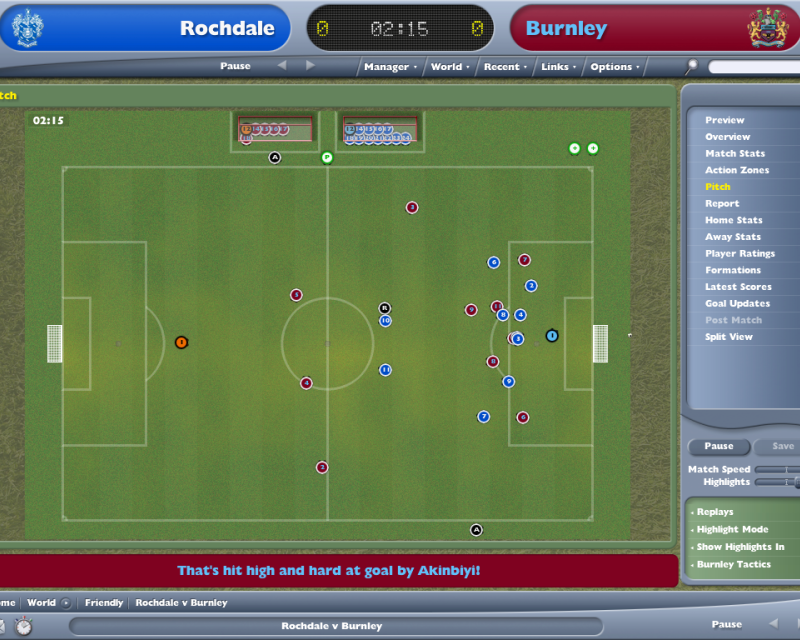View Home Stats
The image size is (800, 640).
733,220
